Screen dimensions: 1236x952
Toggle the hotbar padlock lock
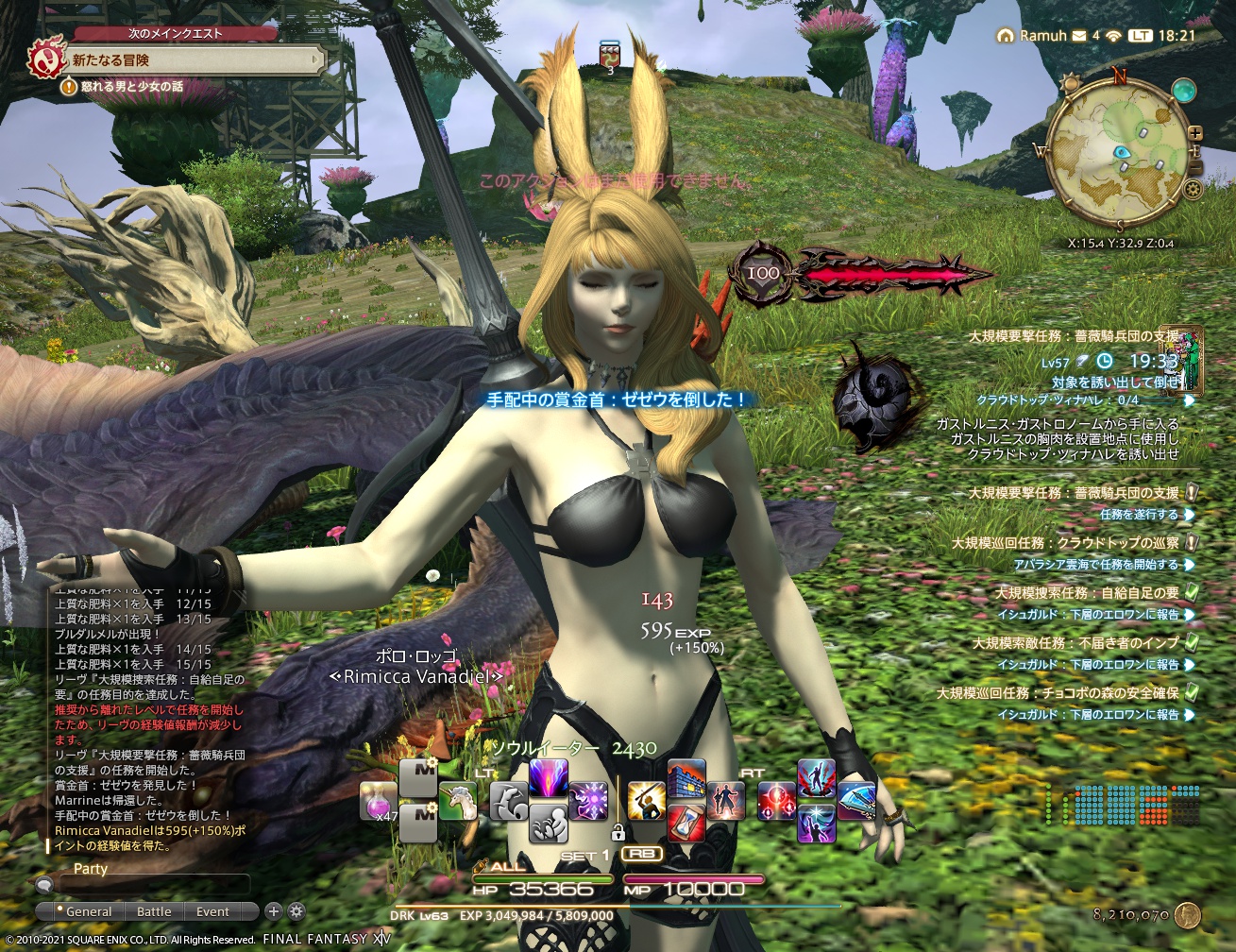618,835
